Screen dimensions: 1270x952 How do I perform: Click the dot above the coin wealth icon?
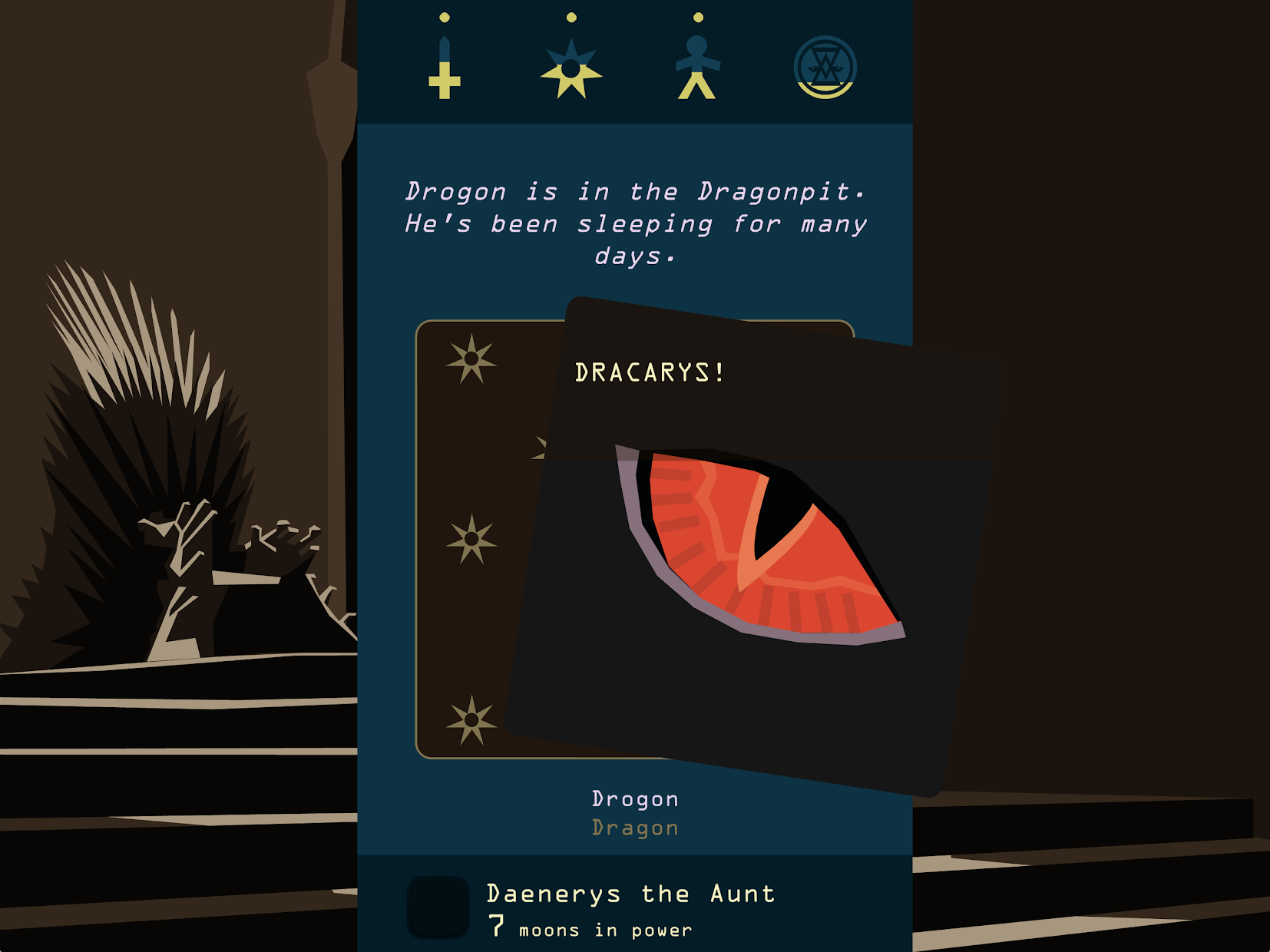click(825, 17)
